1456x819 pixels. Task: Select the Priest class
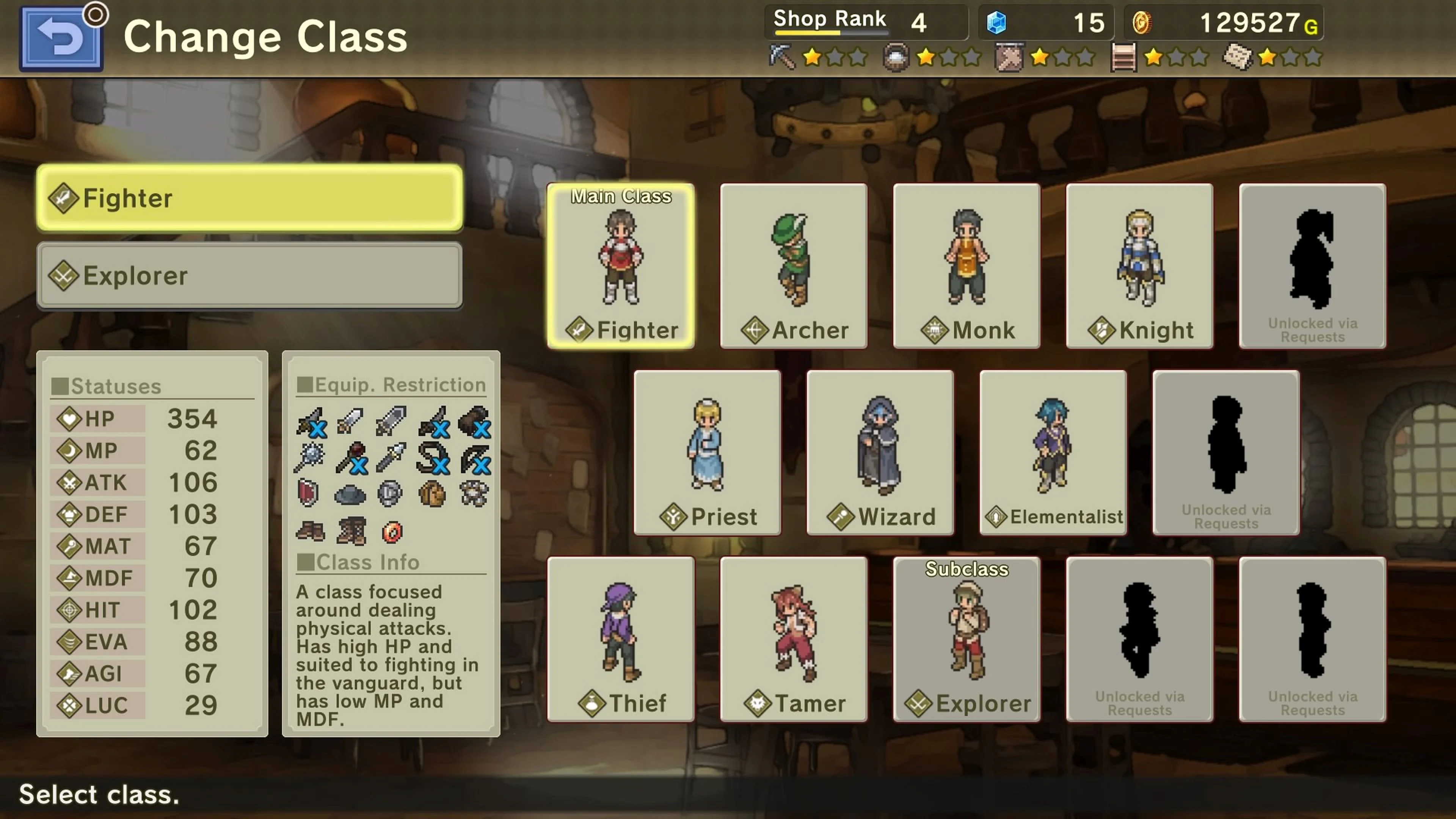[708, 452]
